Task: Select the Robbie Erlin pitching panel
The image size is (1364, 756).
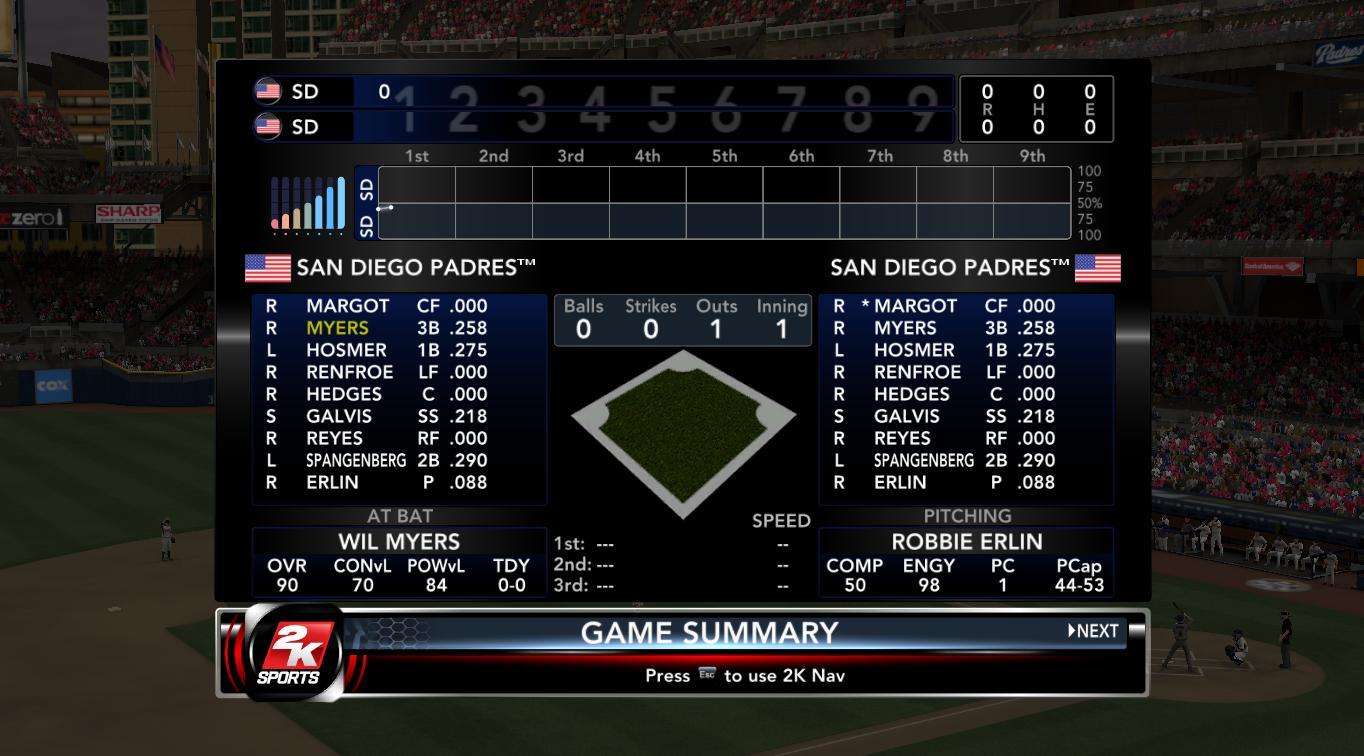Action: tap(966, 562)
